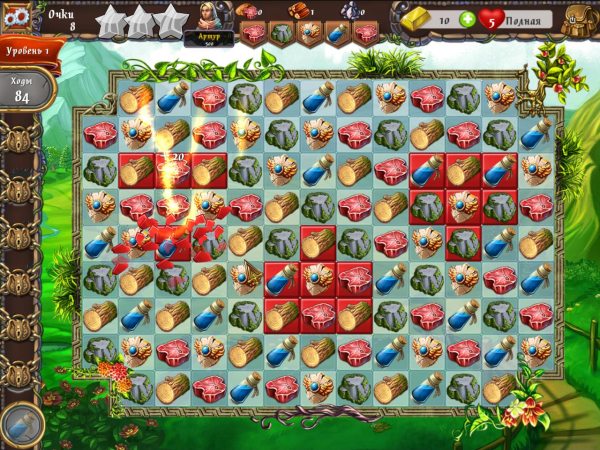The height and width of the screenshot is (450, 600).
Task: Select the Артур hero portrait
Action: tap(208, 20)
